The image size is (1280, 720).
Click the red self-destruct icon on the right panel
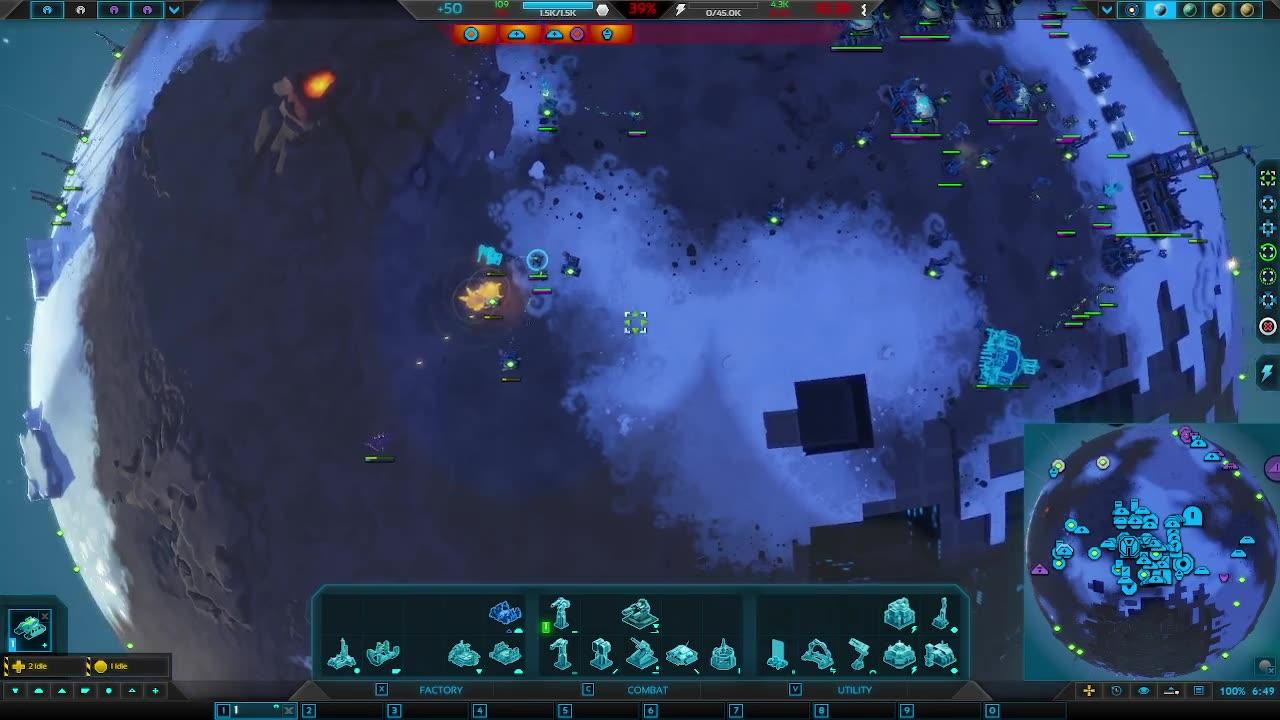coord(1267,325)
